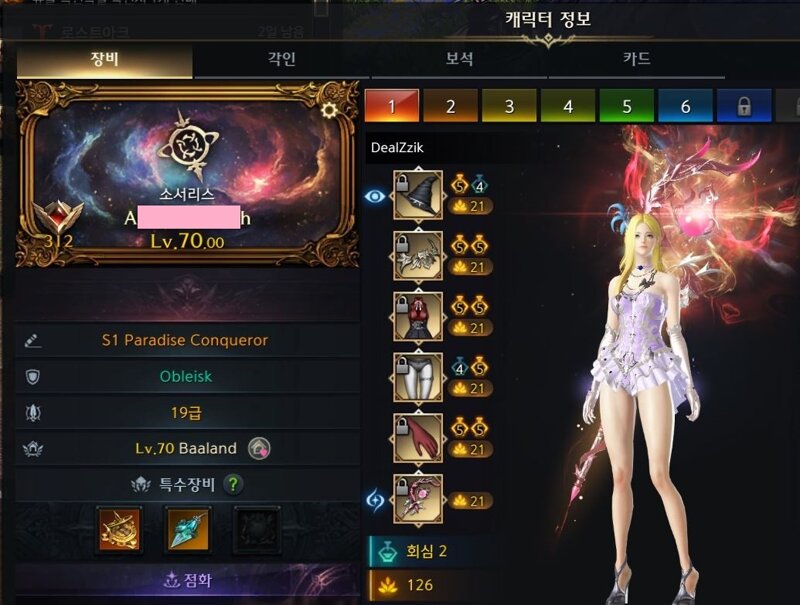The width and height of the screenshot is (800, 605).
Task: Select the teal crystal charm slot
Action: click(187, 530)
